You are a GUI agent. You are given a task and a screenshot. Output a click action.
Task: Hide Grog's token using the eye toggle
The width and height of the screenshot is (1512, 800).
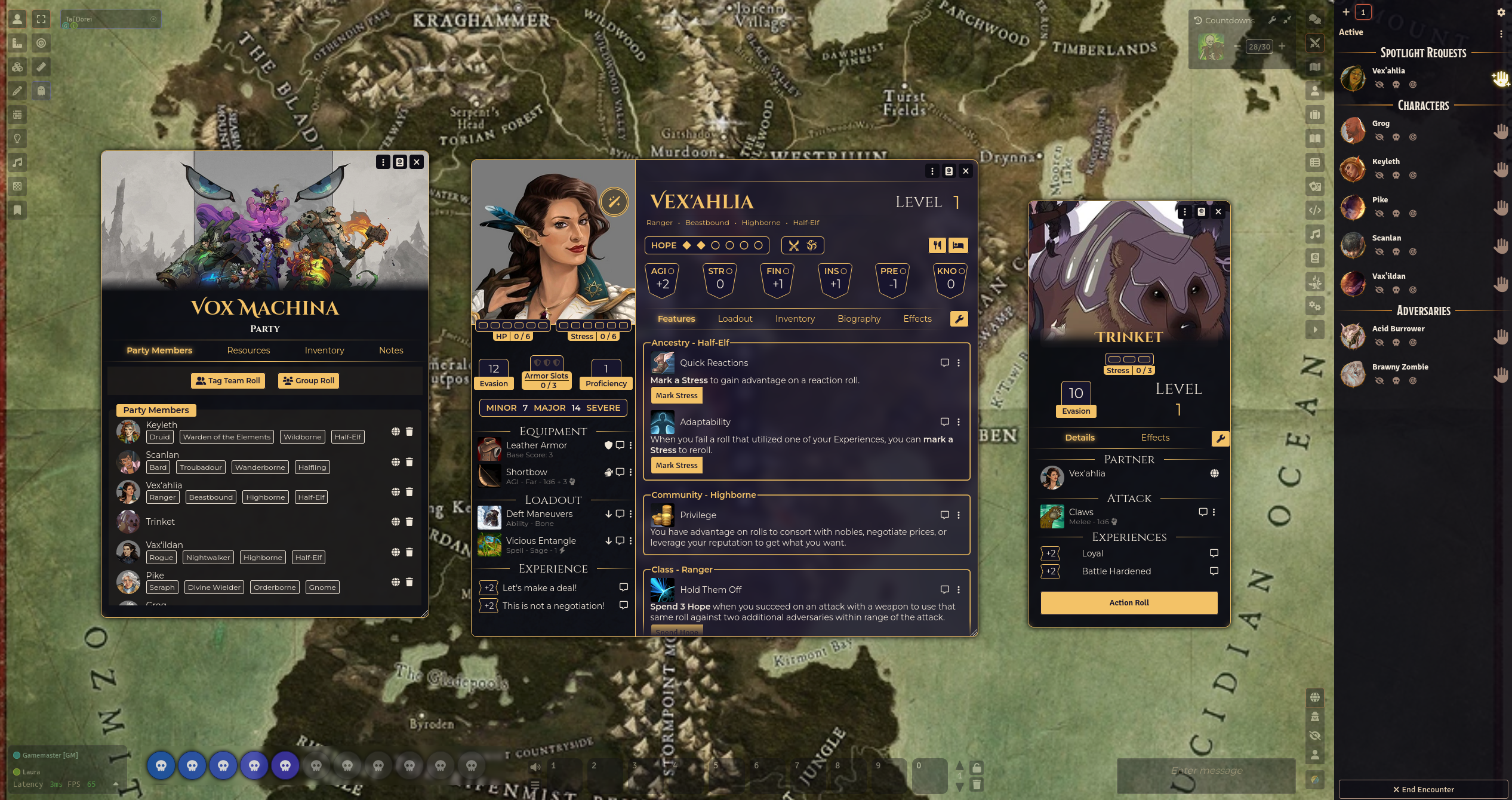pos(1379,137)
